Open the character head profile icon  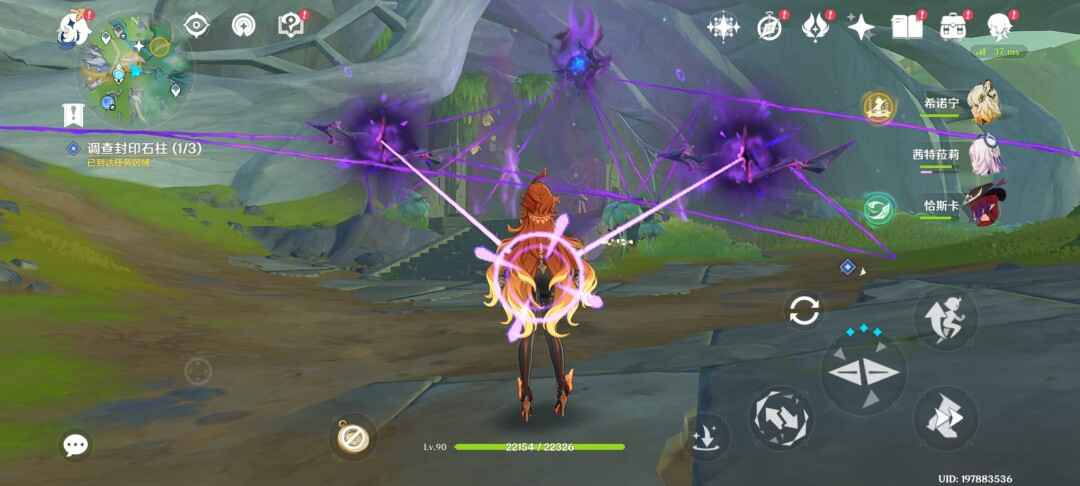point(998,27)
